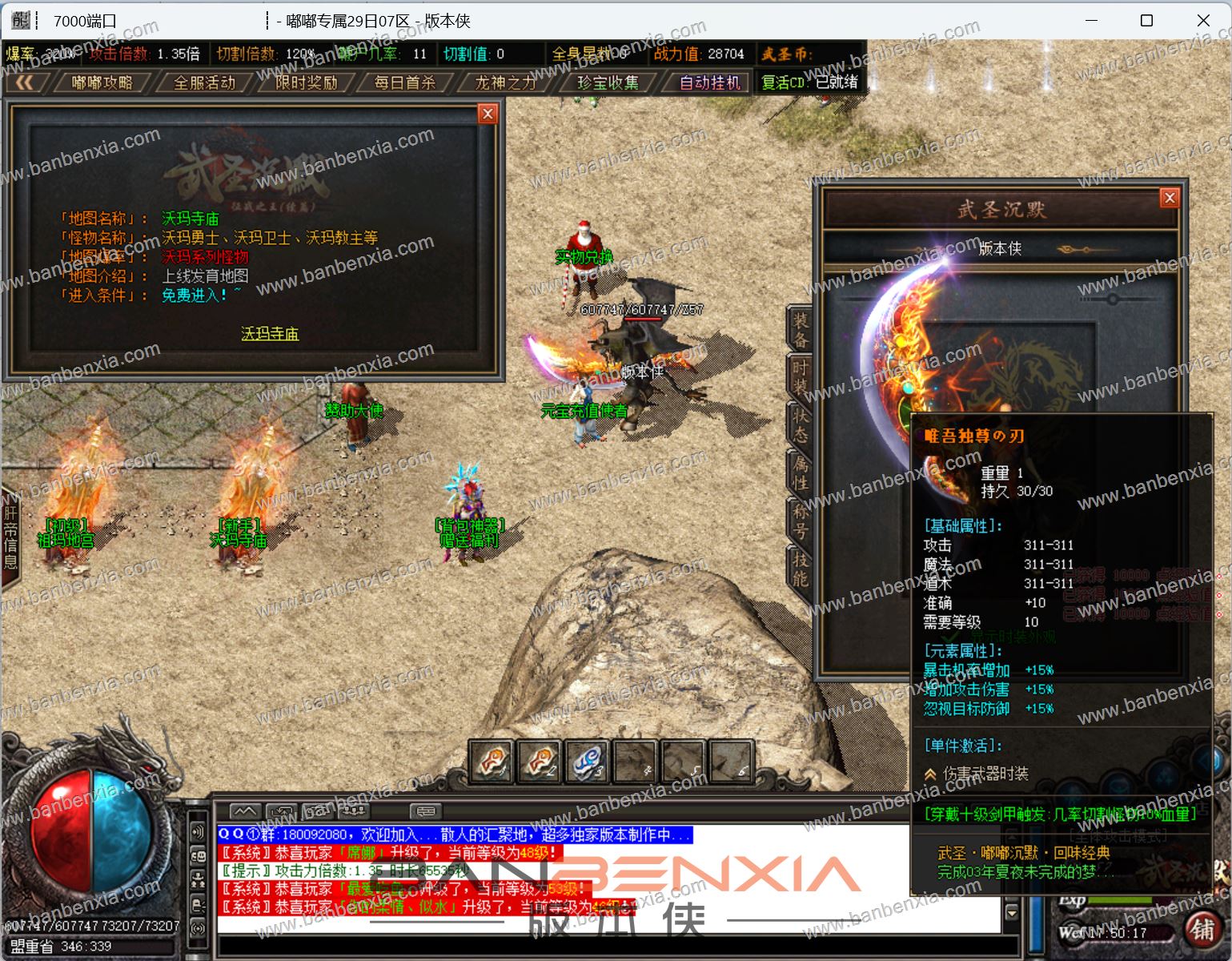Open the 限时奖励 rewards menu

click(306, 82)
